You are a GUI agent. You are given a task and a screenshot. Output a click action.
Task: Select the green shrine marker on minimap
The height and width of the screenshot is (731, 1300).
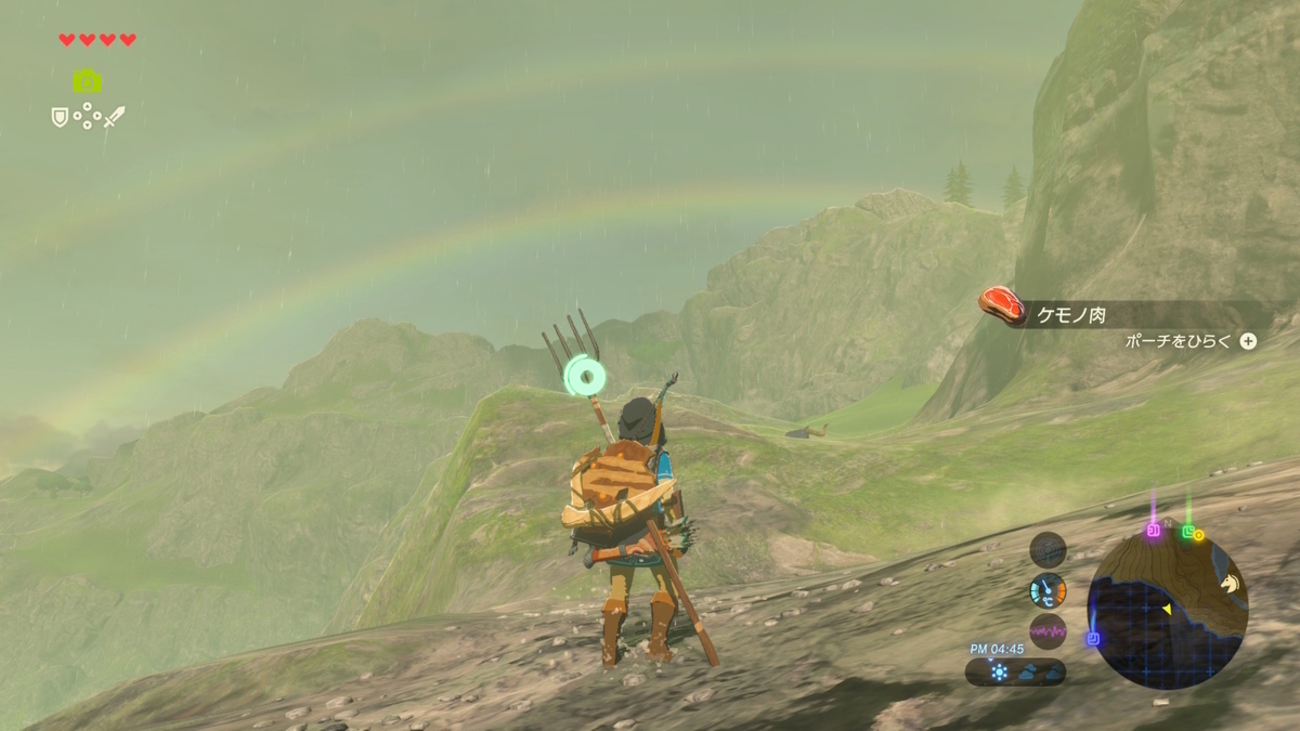1187,532
